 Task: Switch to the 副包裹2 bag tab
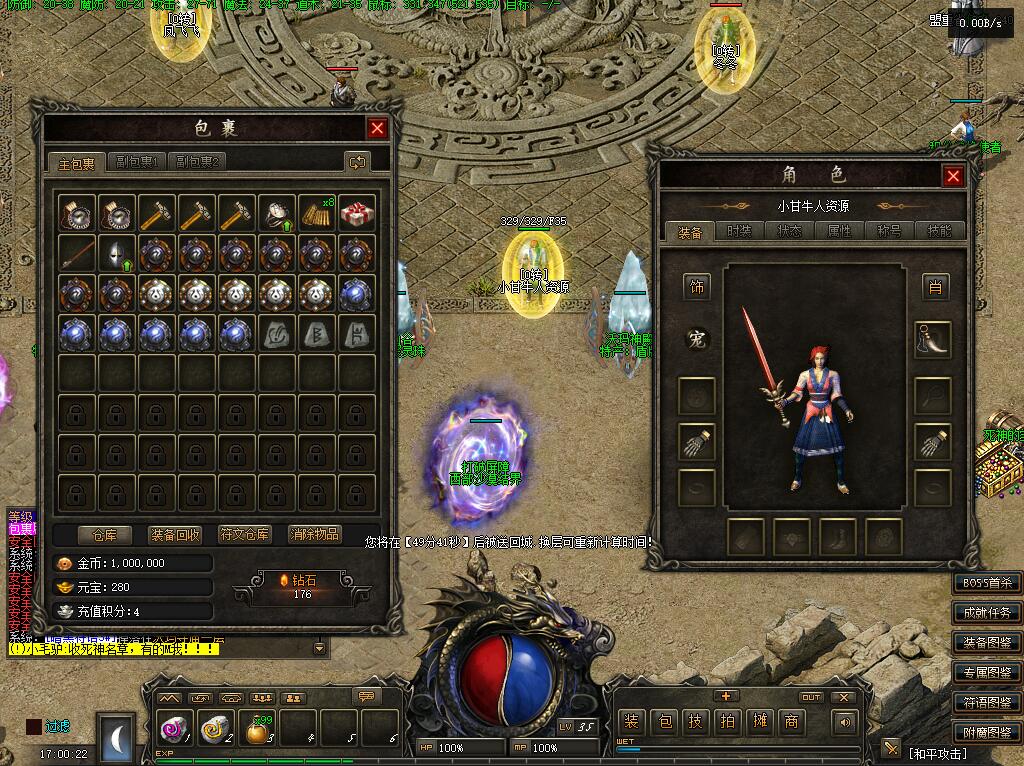tap(196, 162)
